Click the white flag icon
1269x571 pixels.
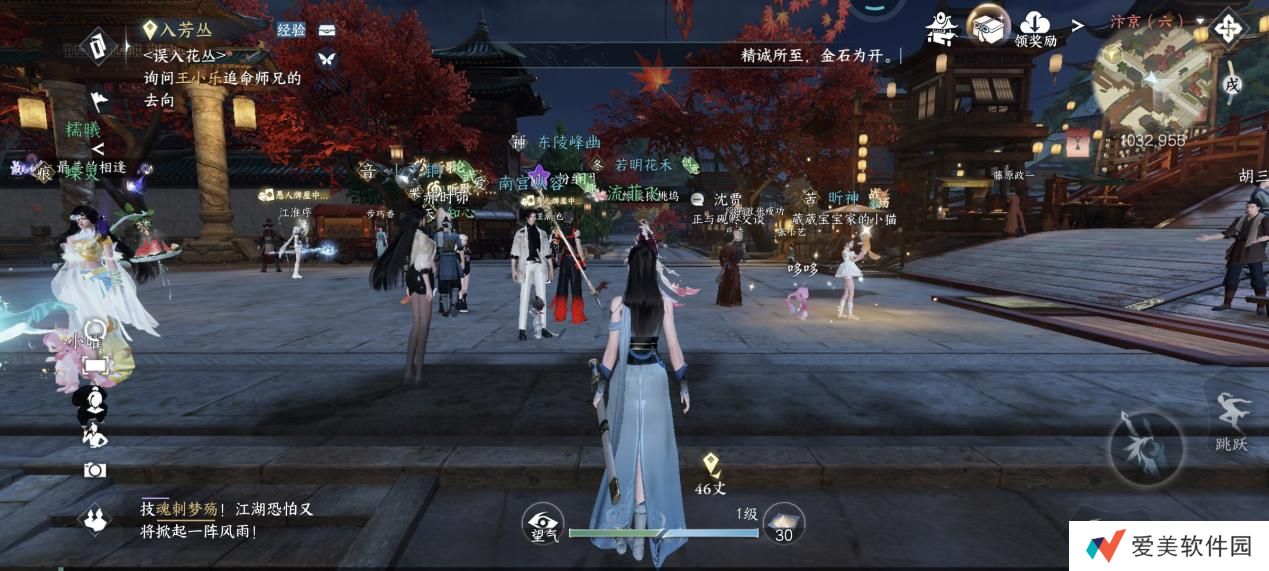(x=98, y=100)
